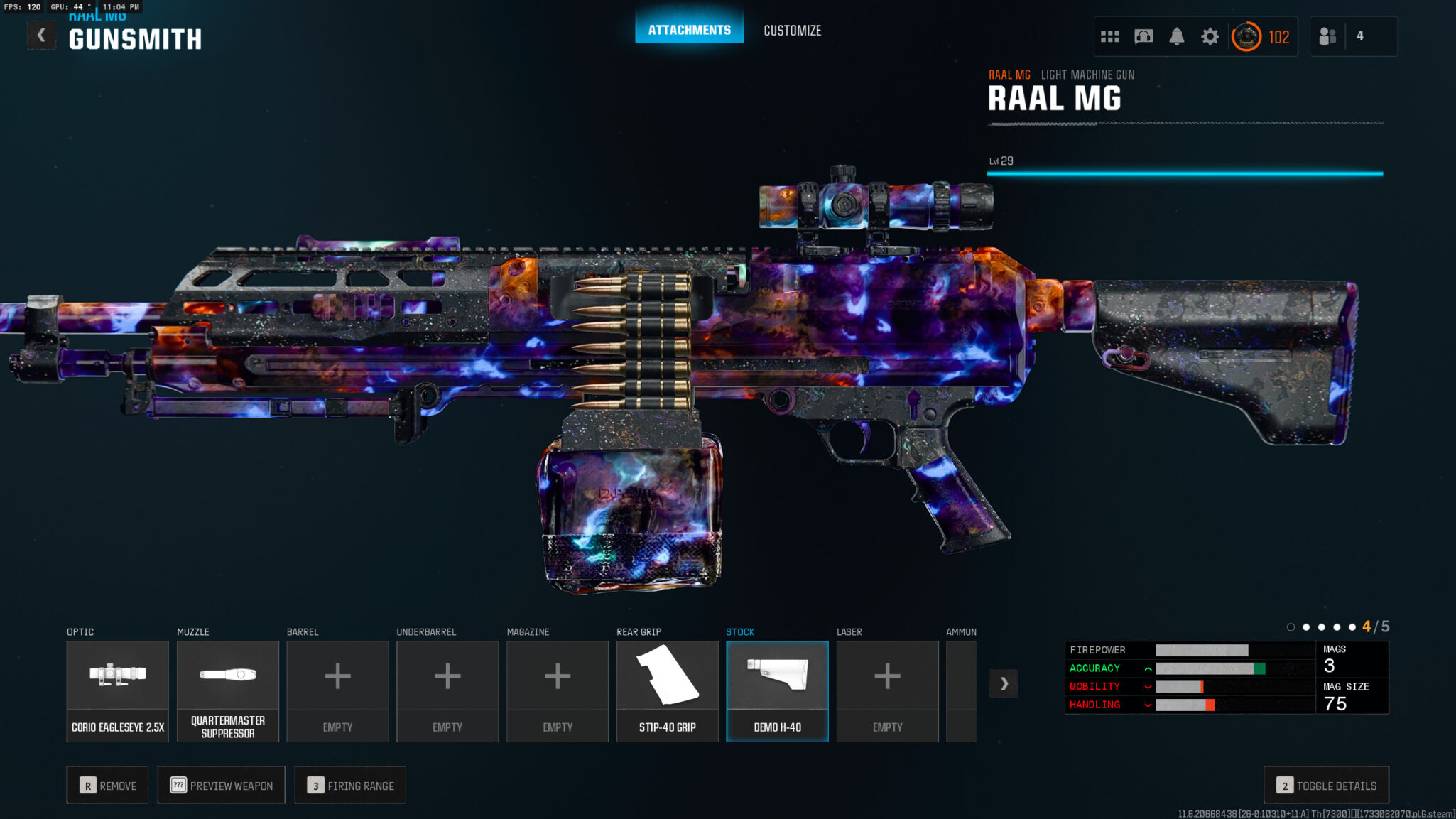Viewport: 1456px width, 819px height.
Task: Click the Preview Weapon button
Action: click(x=221, y=785)
